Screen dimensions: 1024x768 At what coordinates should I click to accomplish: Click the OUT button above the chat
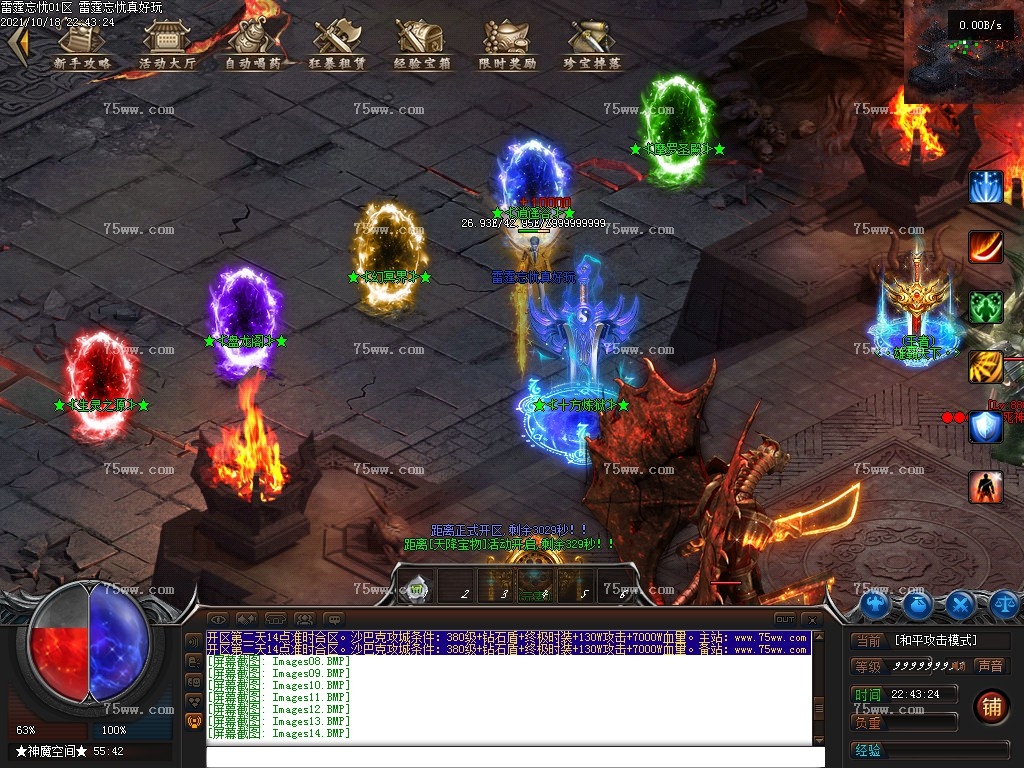point(785,620)
